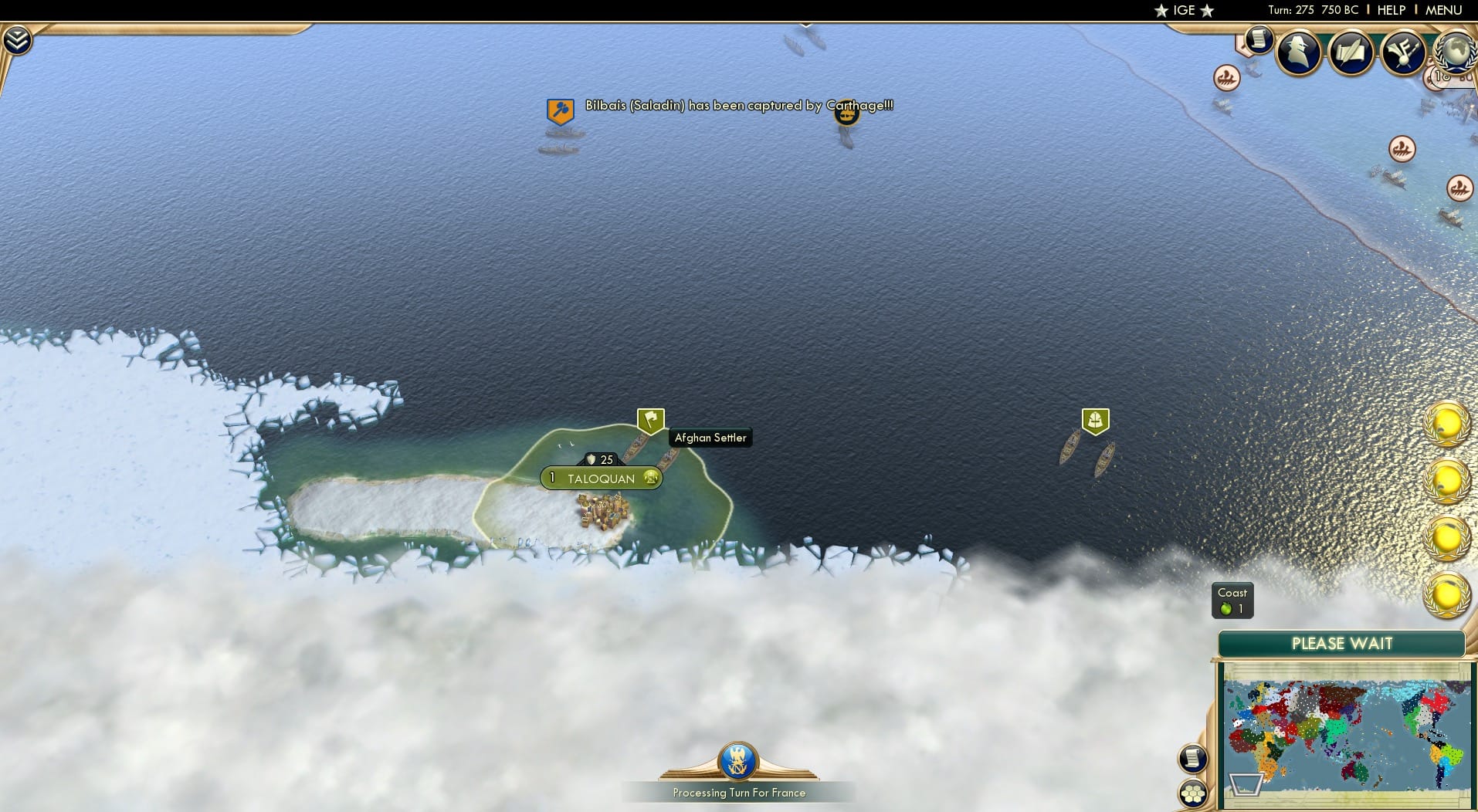Open HELP from the top bar

pyautogui.click(x=1390, y=10)
